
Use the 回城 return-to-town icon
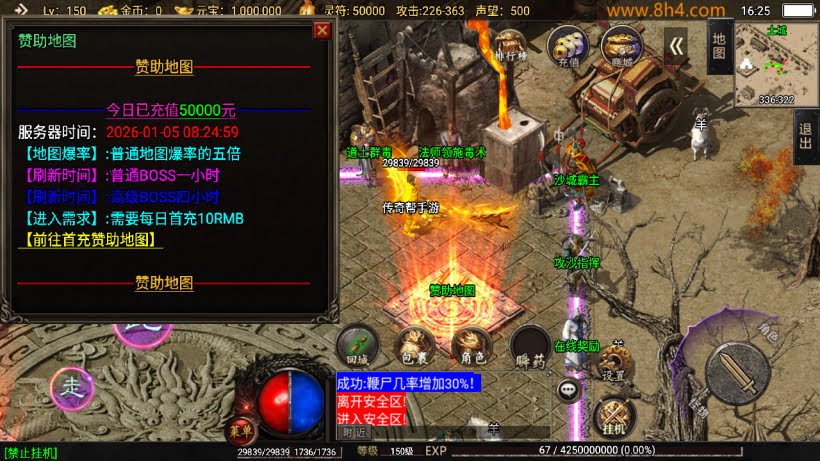pos(357,345)
